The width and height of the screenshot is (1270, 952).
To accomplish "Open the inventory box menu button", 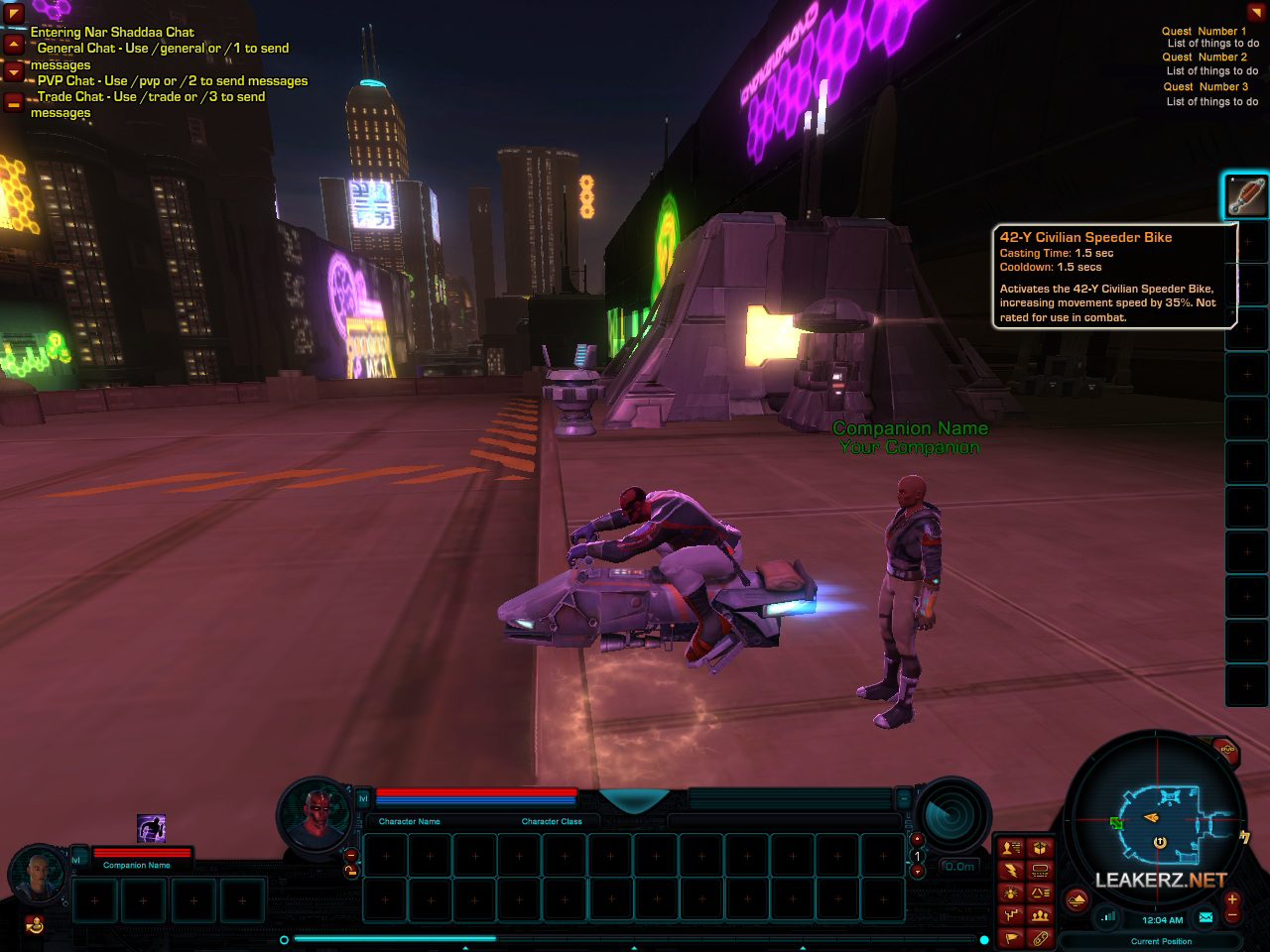I will pos(1040,848).
